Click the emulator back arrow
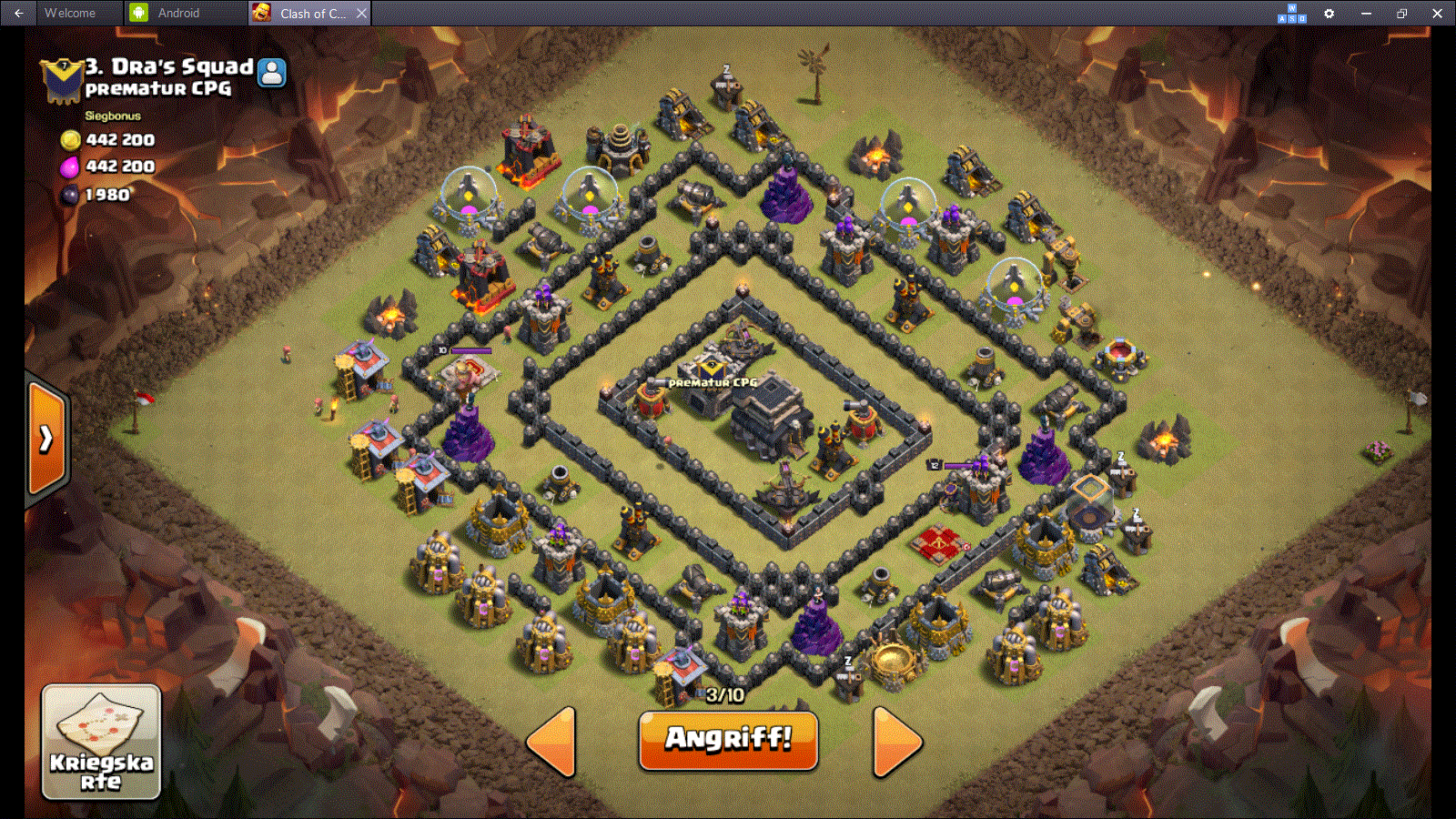The image size is (1456, 819). [18, 13]
